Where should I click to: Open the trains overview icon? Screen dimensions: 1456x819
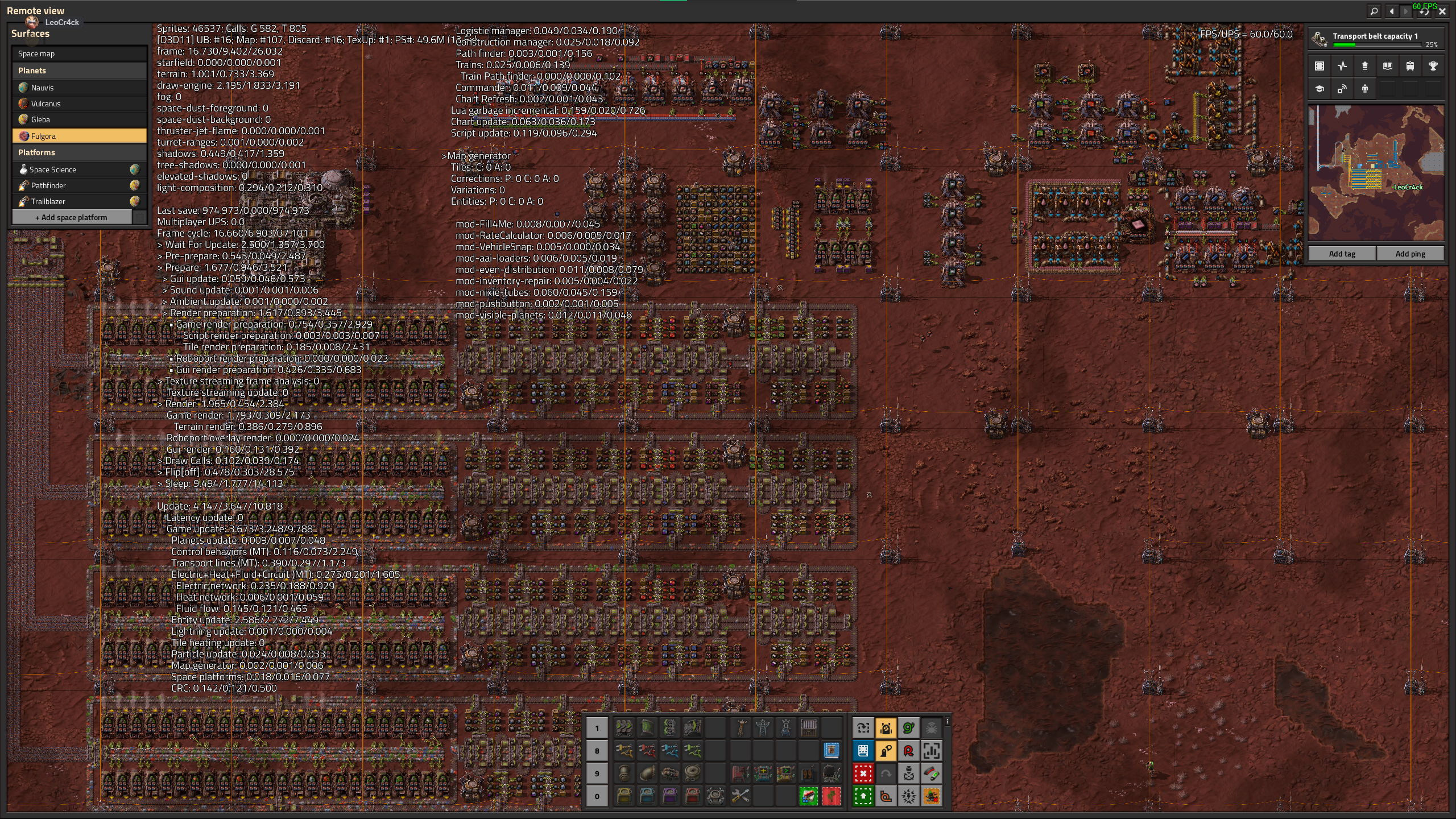tap(1410, 66)
